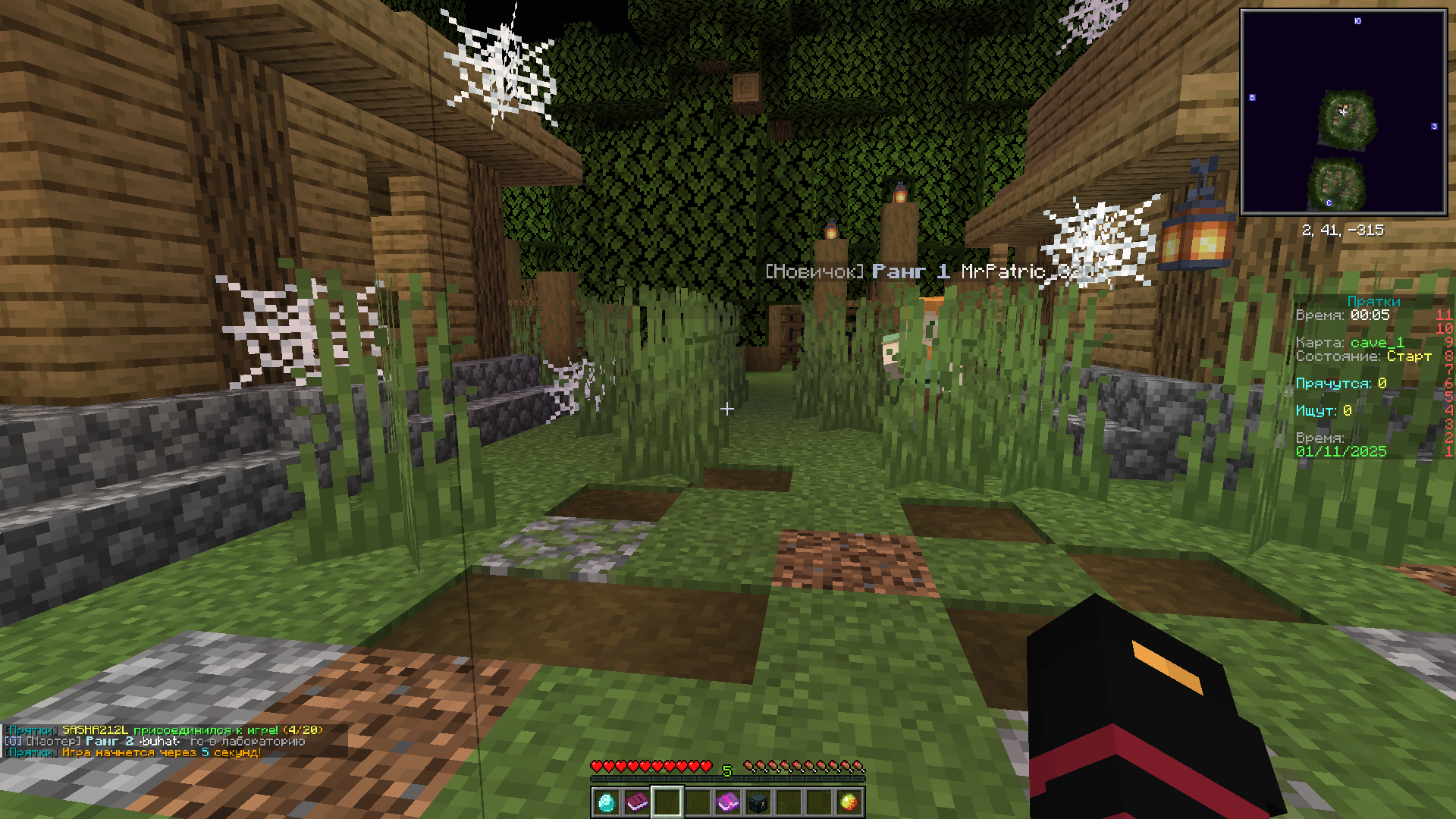
Task: Select the enchanted purple book slot
Action: [727, 802]
